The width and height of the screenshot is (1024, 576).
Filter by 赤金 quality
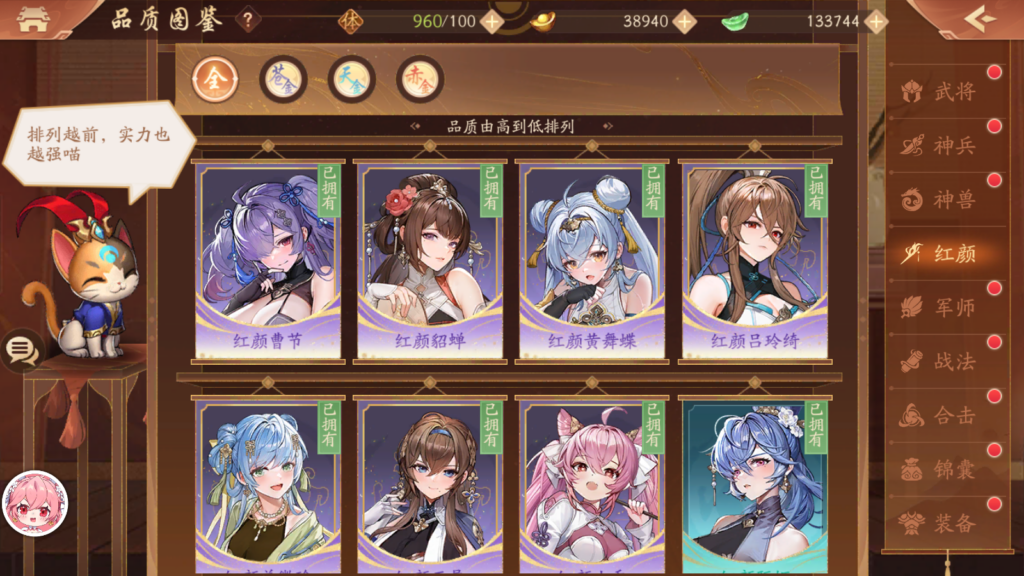click(419, 79)
